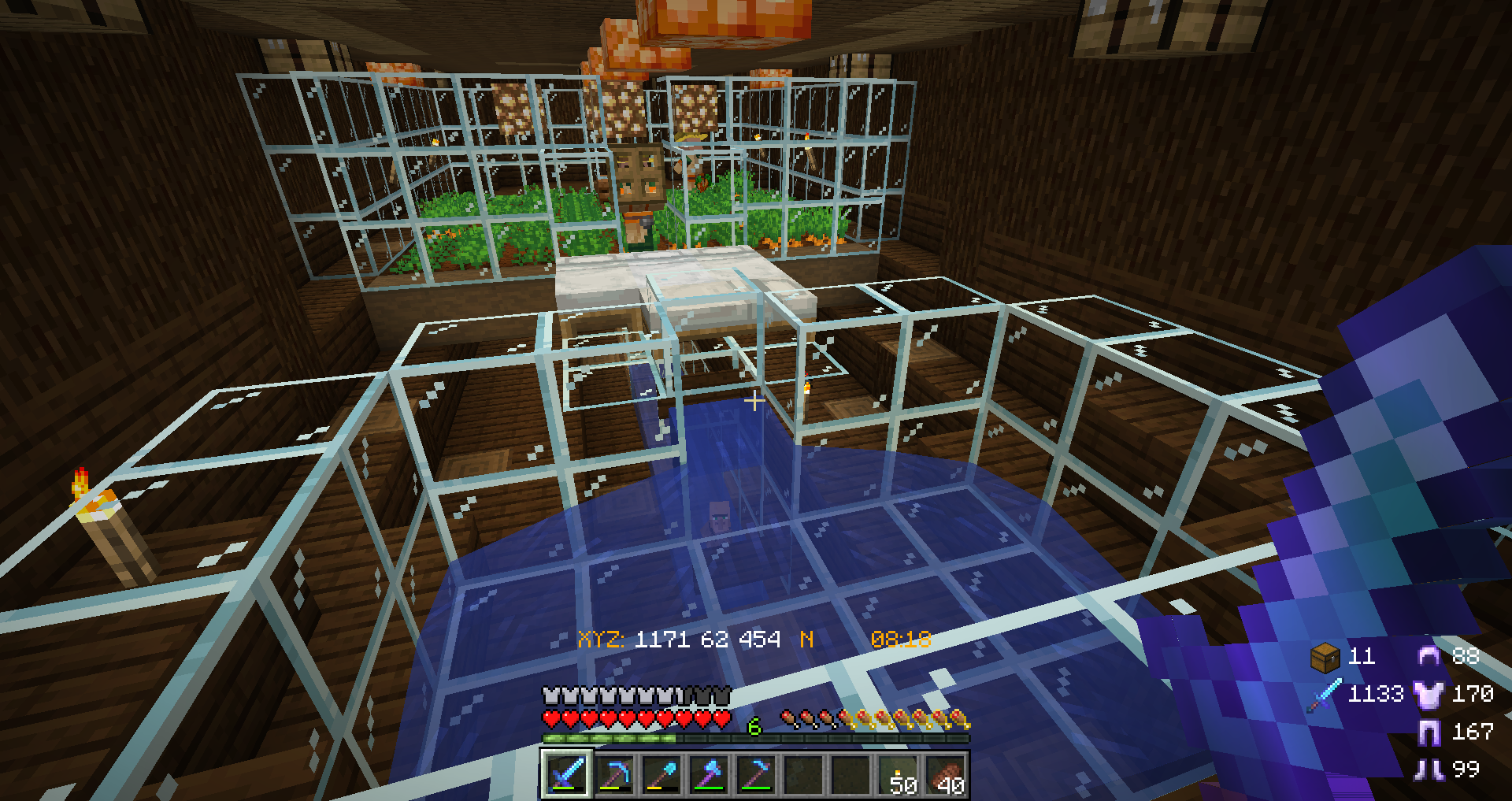
Task: Choose the diamond shovel in the hotbar
Action: tap(661, 774)
